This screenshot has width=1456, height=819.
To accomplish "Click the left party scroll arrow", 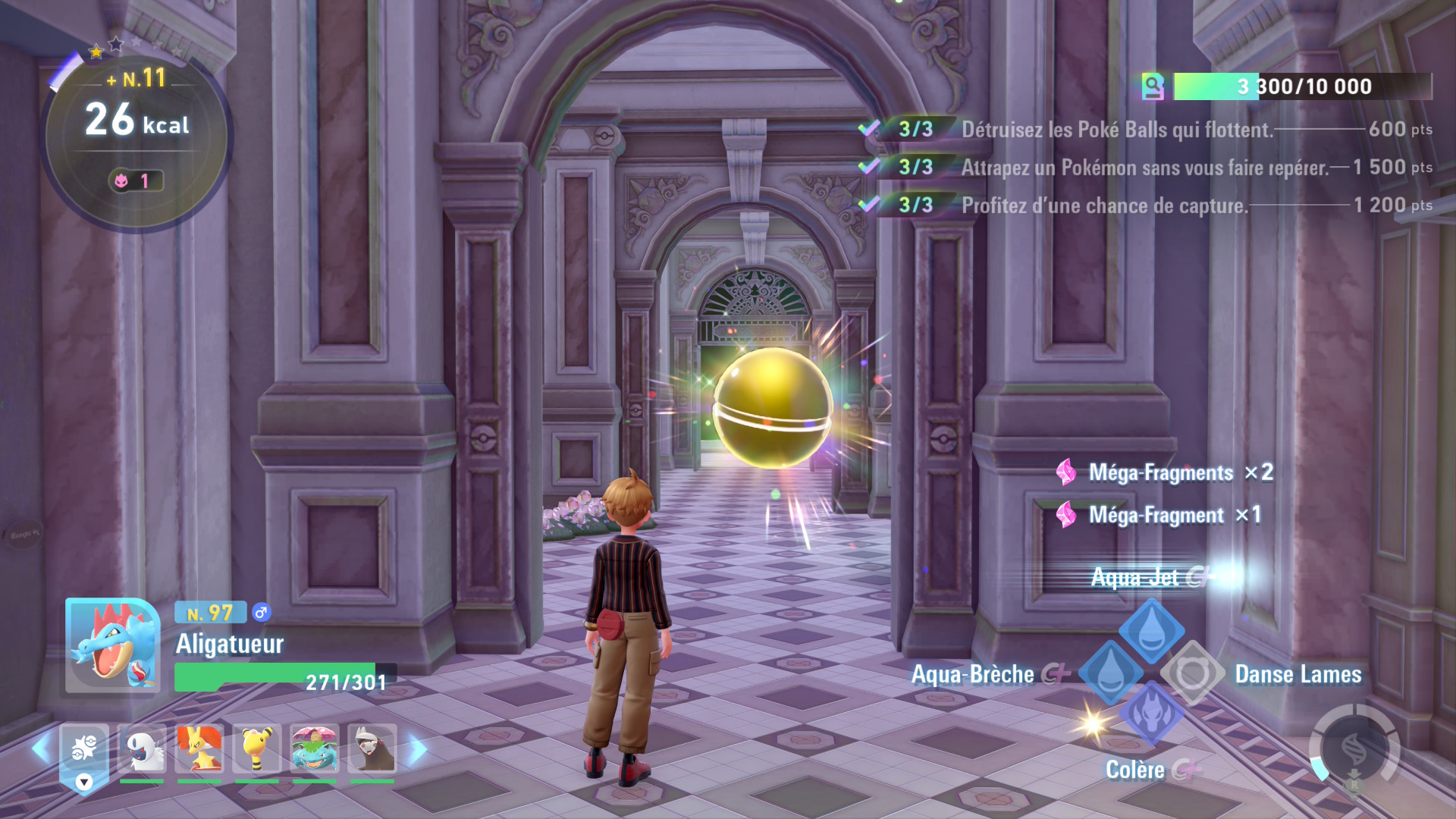I will (x=41, y=749).
